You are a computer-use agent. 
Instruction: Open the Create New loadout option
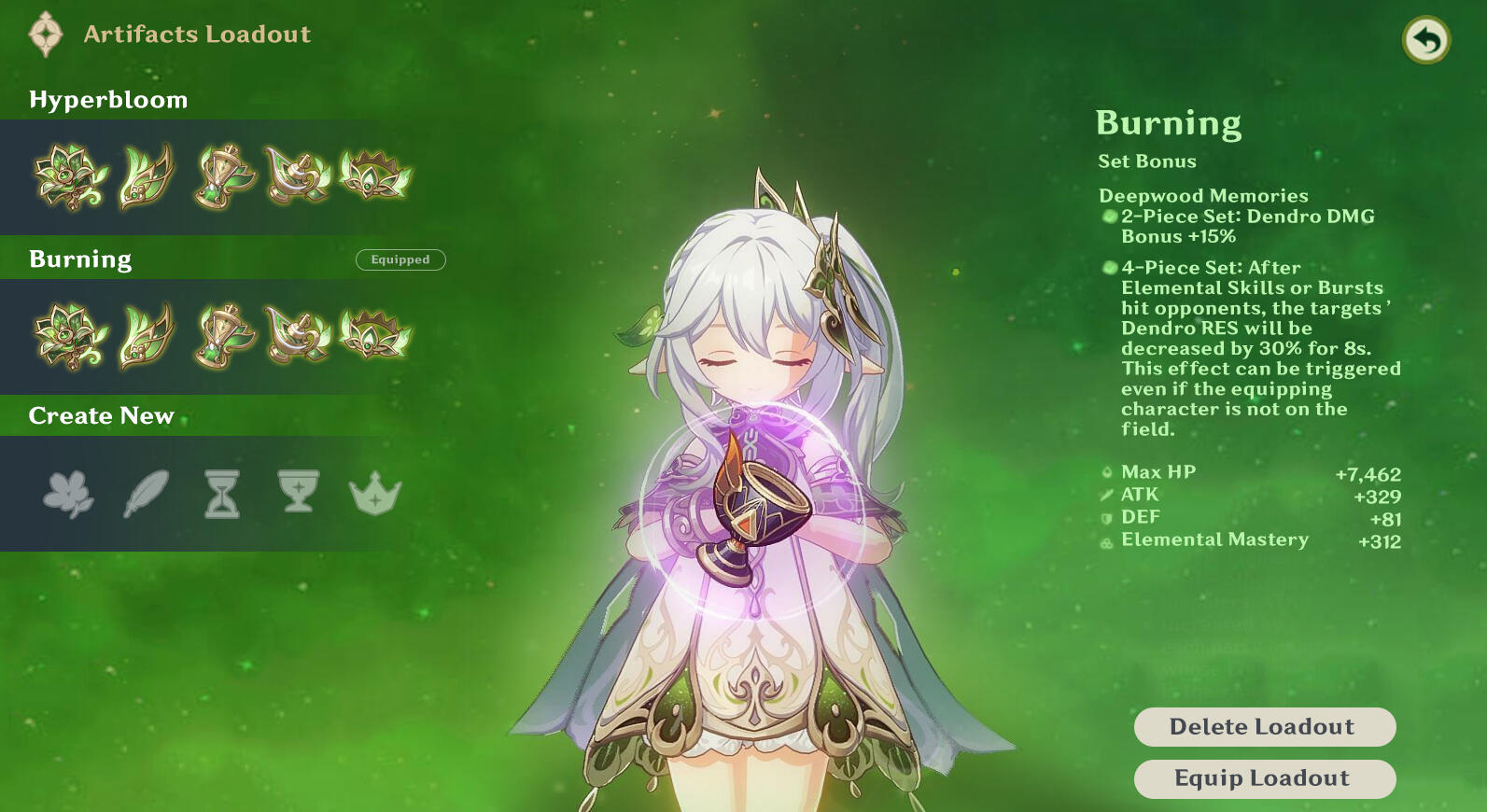click(101, 416)
